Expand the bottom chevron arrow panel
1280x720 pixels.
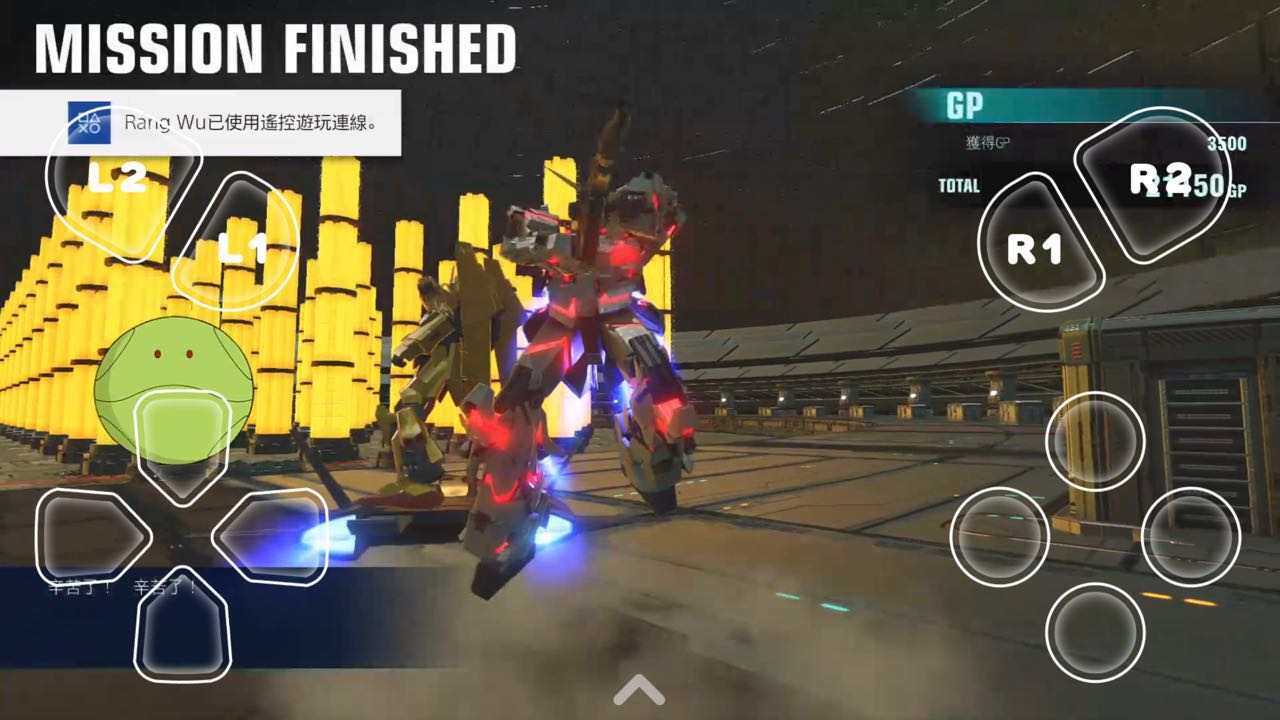pyautogui.click(x=639, y=689)
